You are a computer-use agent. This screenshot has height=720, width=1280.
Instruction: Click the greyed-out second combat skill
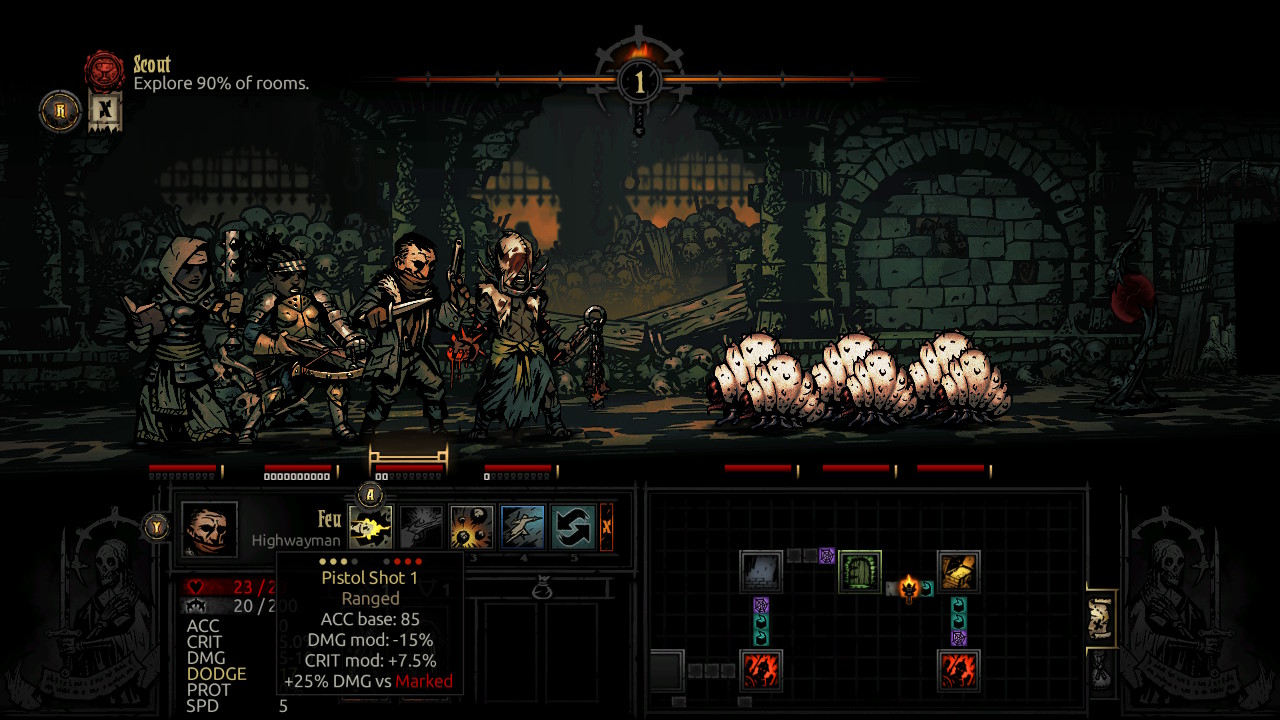[x=421, y=525]
